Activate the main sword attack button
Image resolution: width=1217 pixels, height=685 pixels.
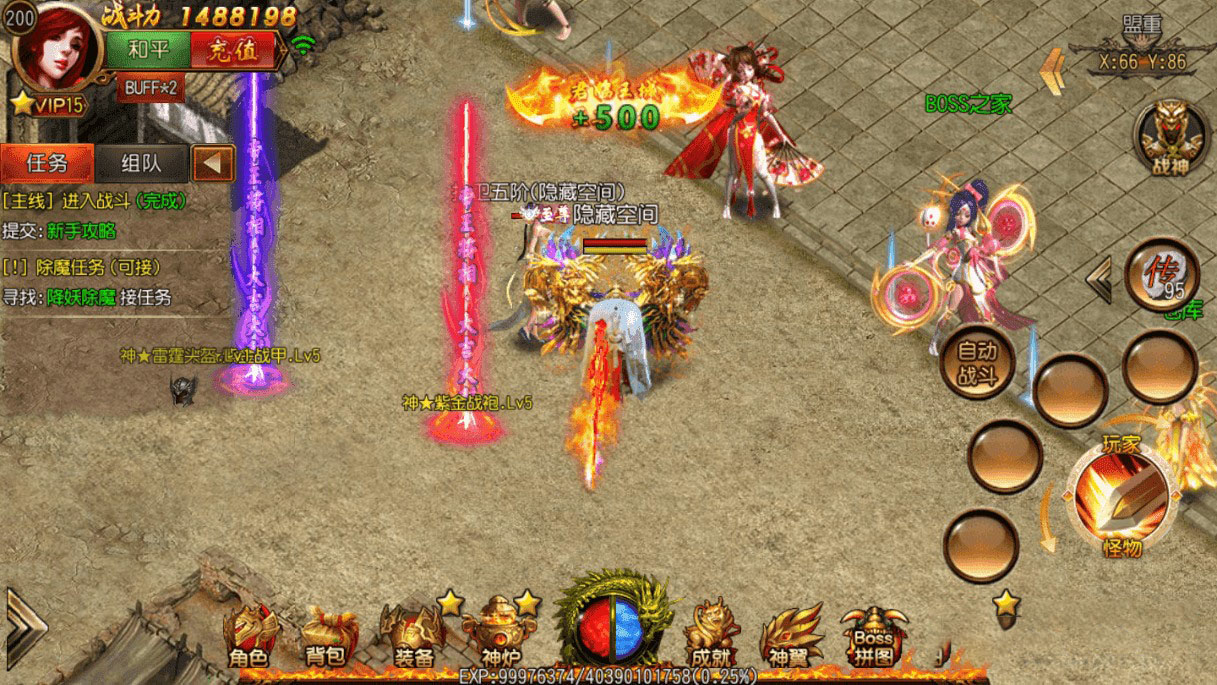1120,497
